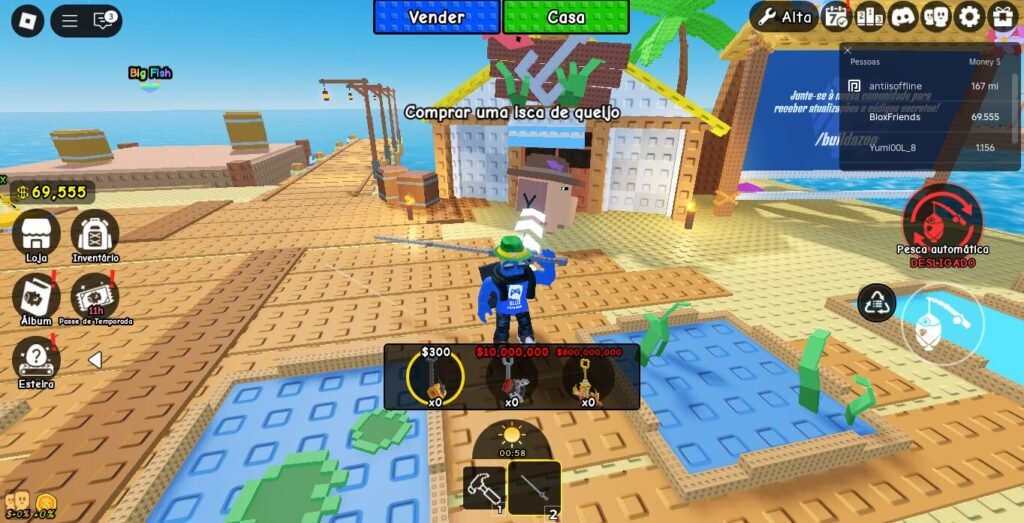Select the $300 bait option
Screen dimensions: 1024x523
[x=435, y=377]
